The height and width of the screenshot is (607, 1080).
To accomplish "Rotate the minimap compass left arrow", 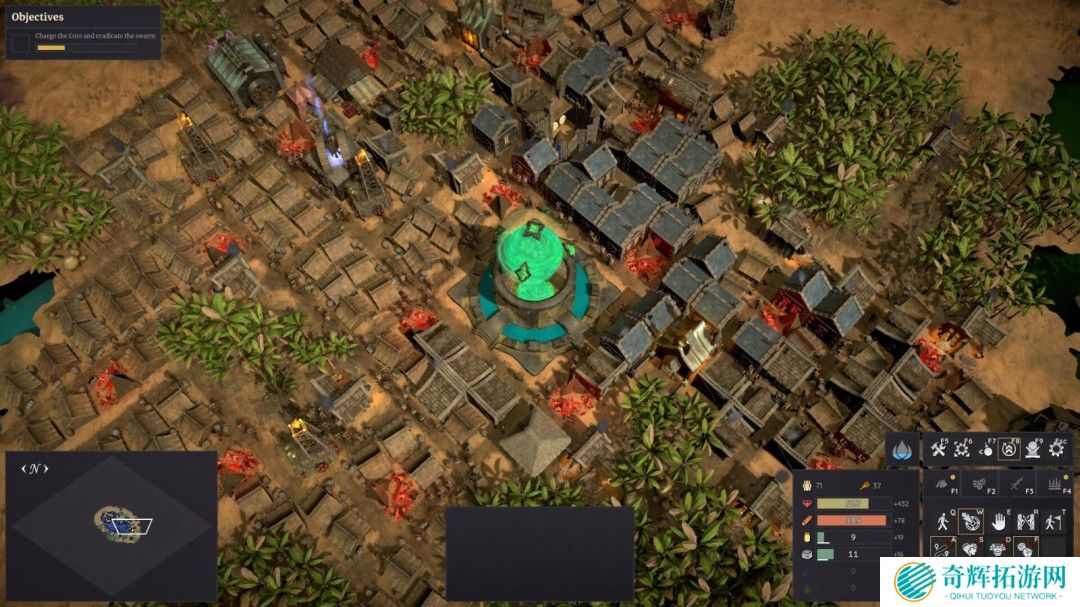I will (23, 468).
